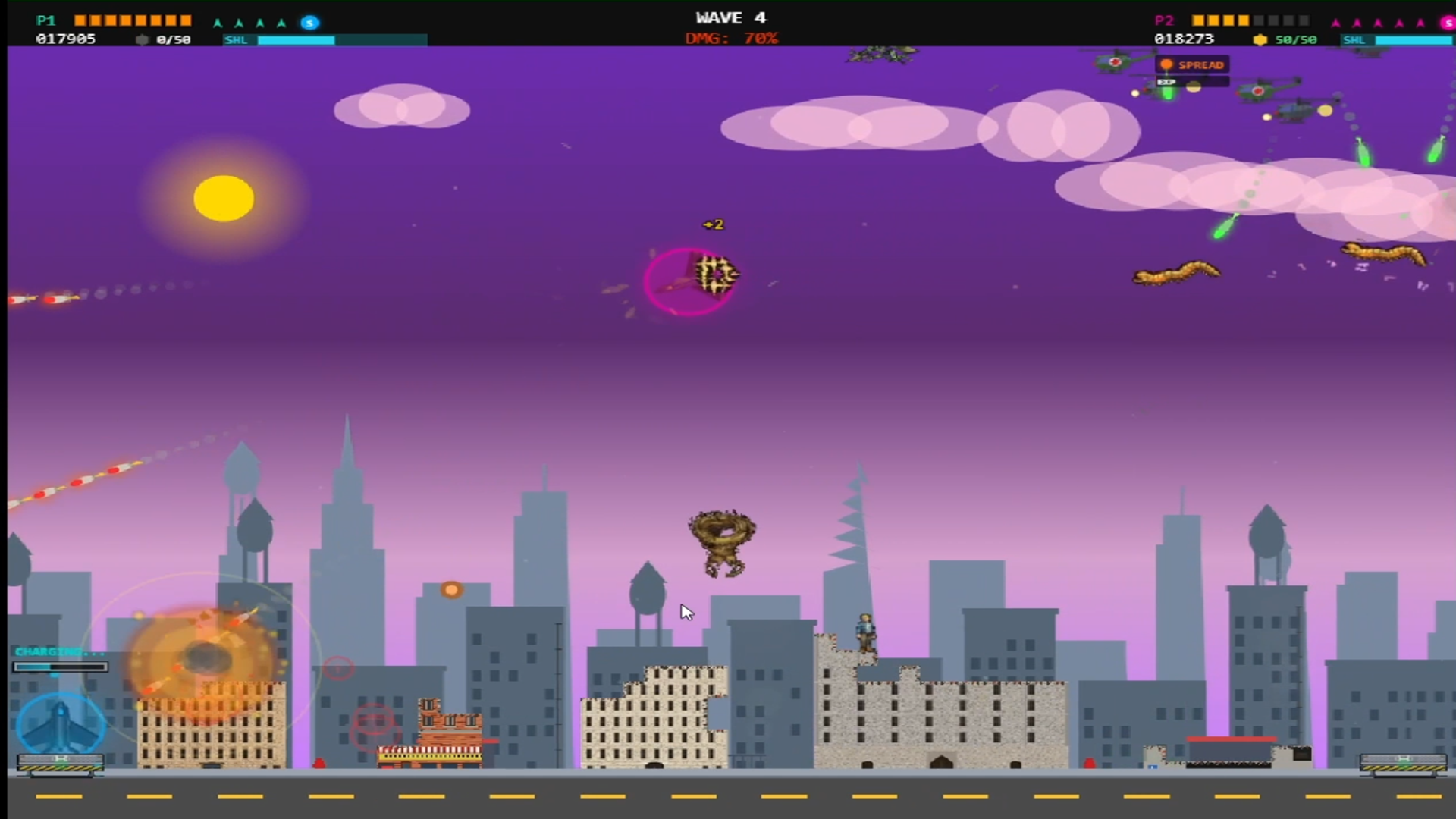Click the pink S icon beside P2 lives

(1448, 22)
